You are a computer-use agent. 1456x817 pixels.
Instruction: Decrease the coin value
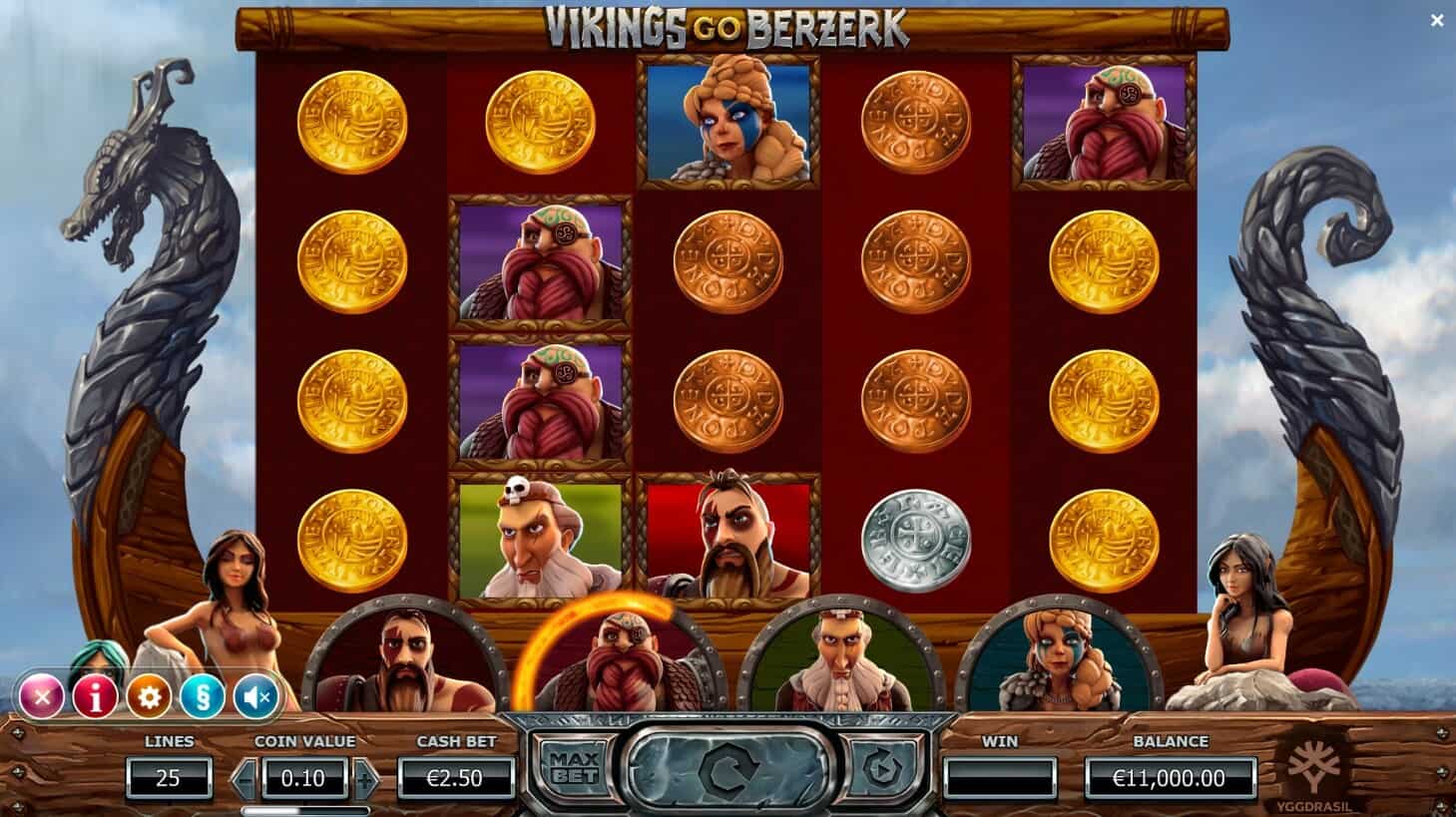point(245,779)
